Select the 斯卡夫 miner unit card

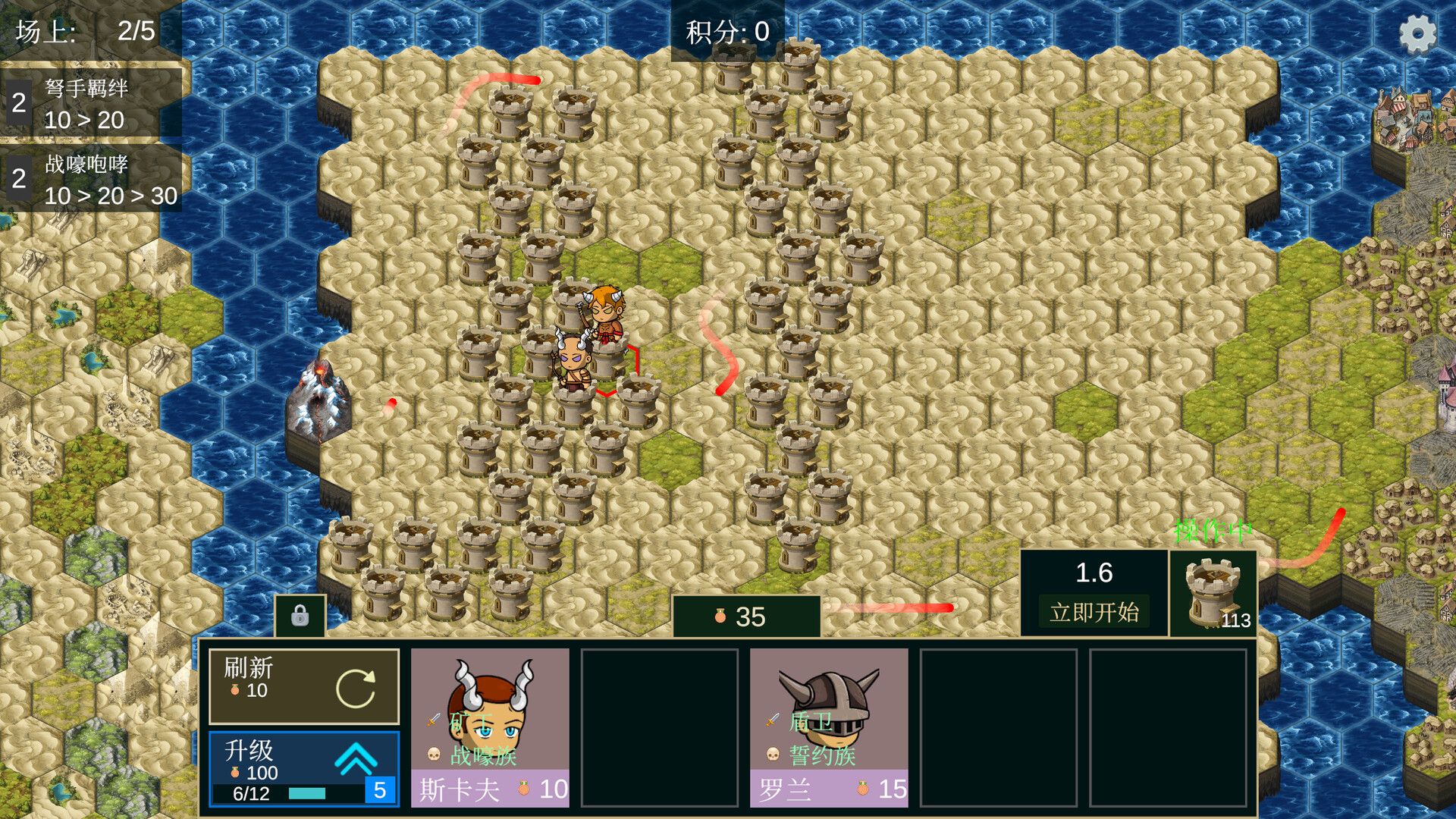(x=489, y=720)
